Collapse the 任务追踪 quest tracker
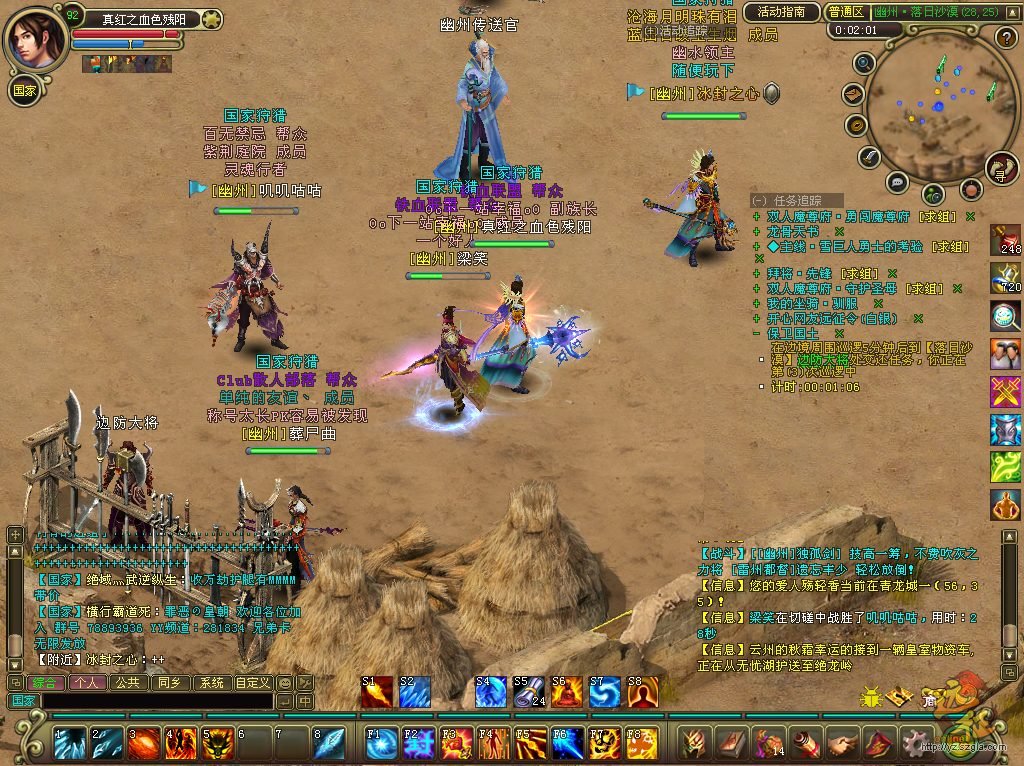 point(760,200)
